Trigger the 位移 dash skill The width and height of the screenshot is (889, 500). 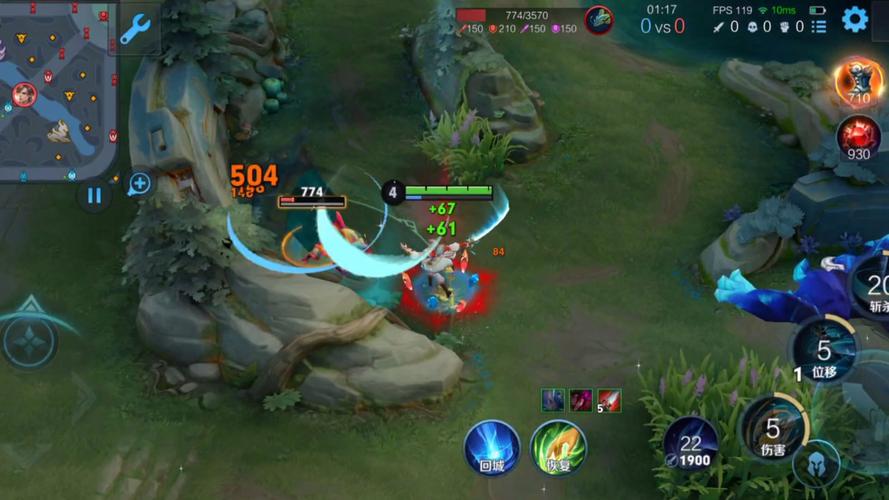click(823, 352)
